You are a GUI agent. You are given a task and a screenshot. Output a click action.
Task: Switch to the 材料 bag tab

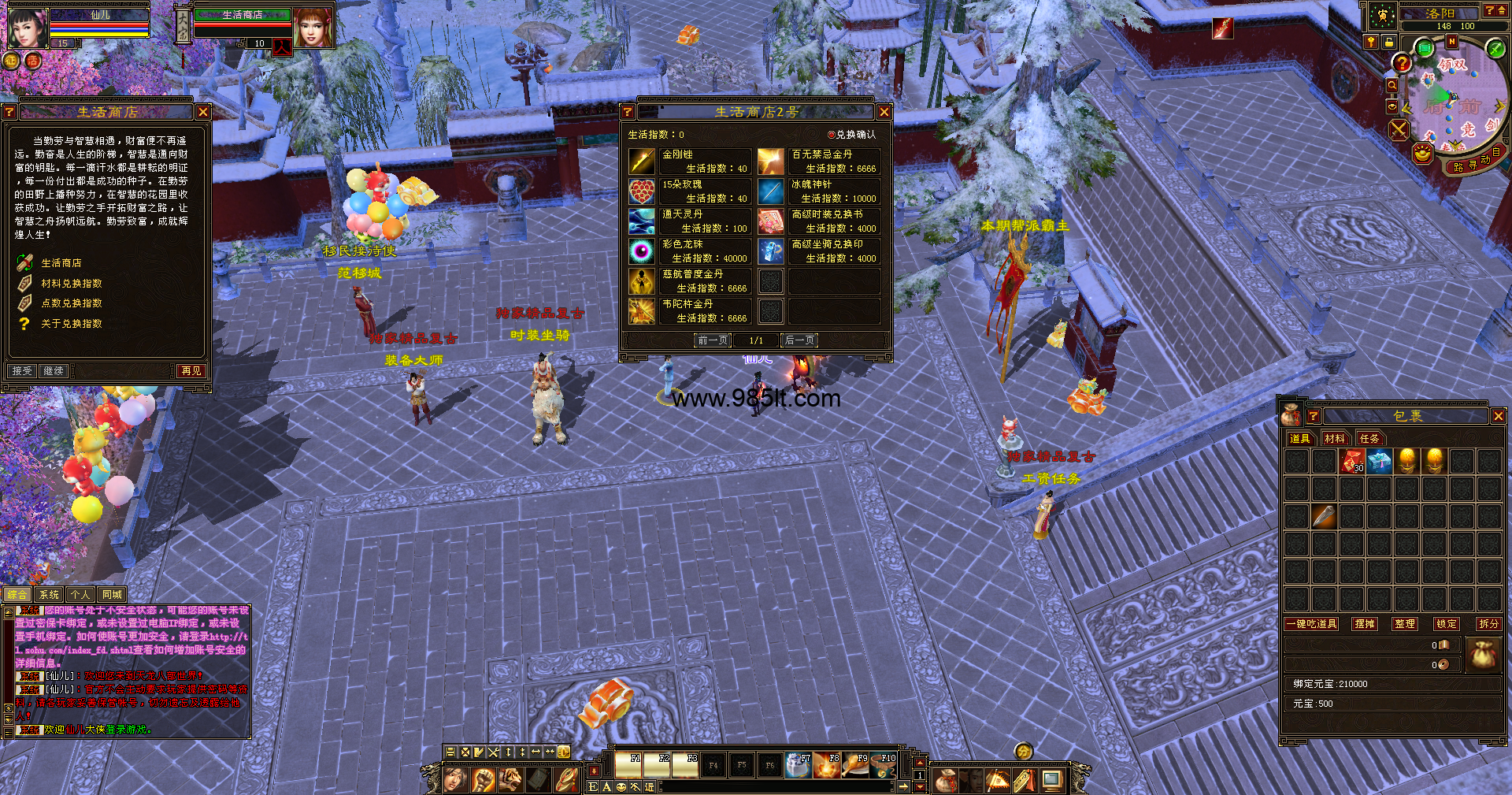[x=1334, y=439]
